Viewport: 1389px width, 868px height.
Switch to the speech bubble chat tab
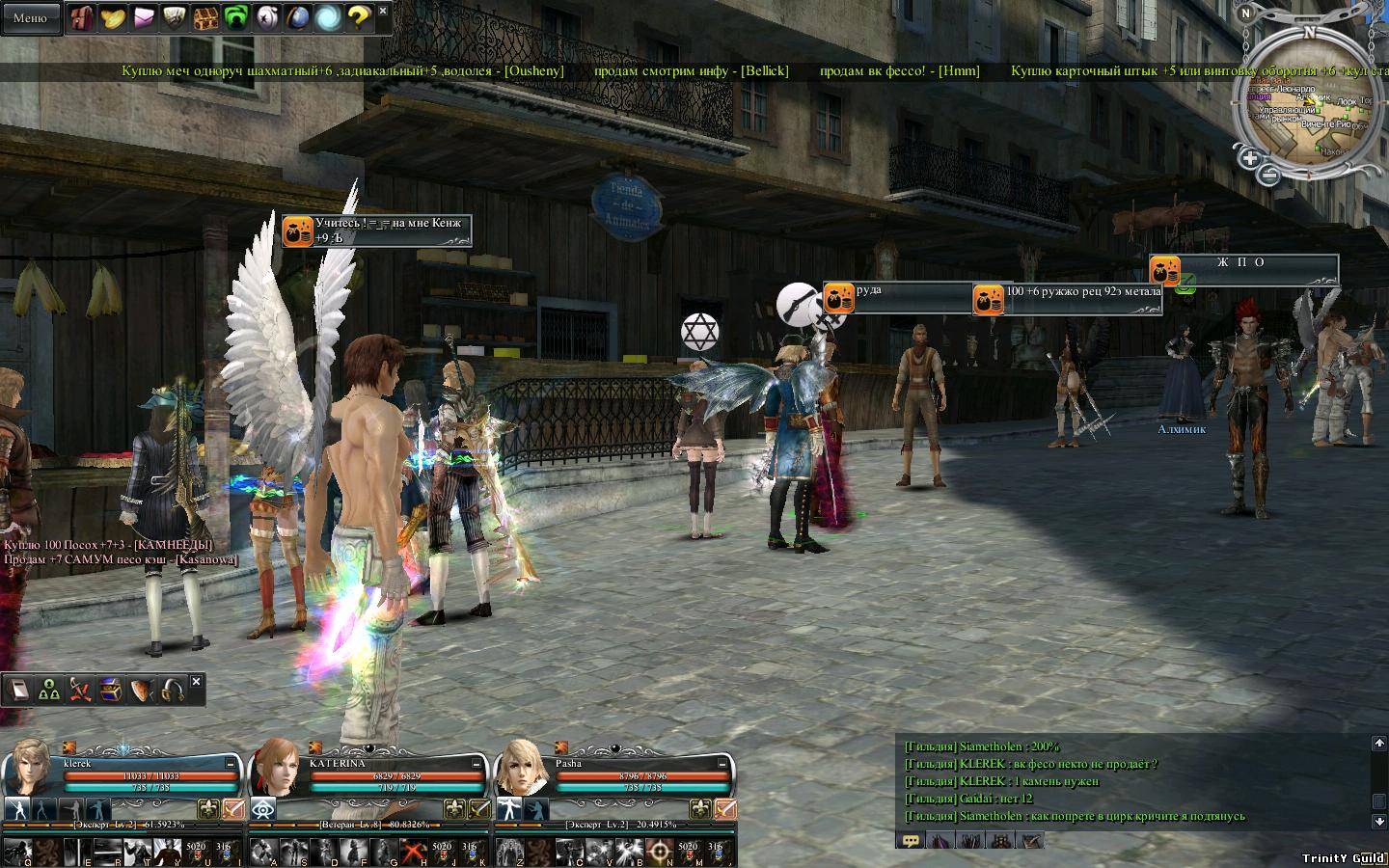(x=909, y=840)
